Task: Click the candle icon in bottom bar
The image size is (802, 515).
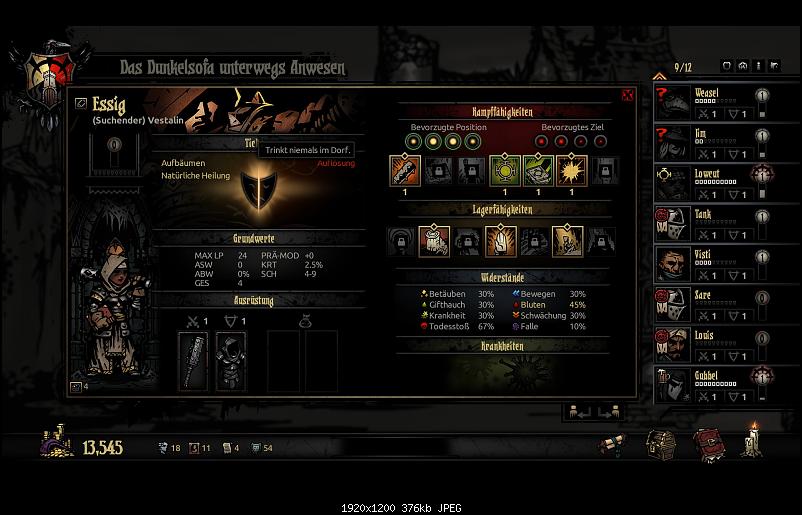Action: pos(750,441)
